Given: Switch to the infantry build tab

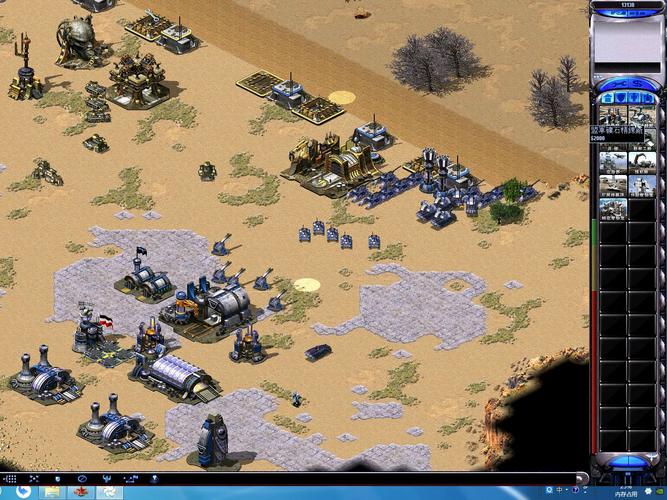Looking at the screenshot, I should (x=635, y=97).
